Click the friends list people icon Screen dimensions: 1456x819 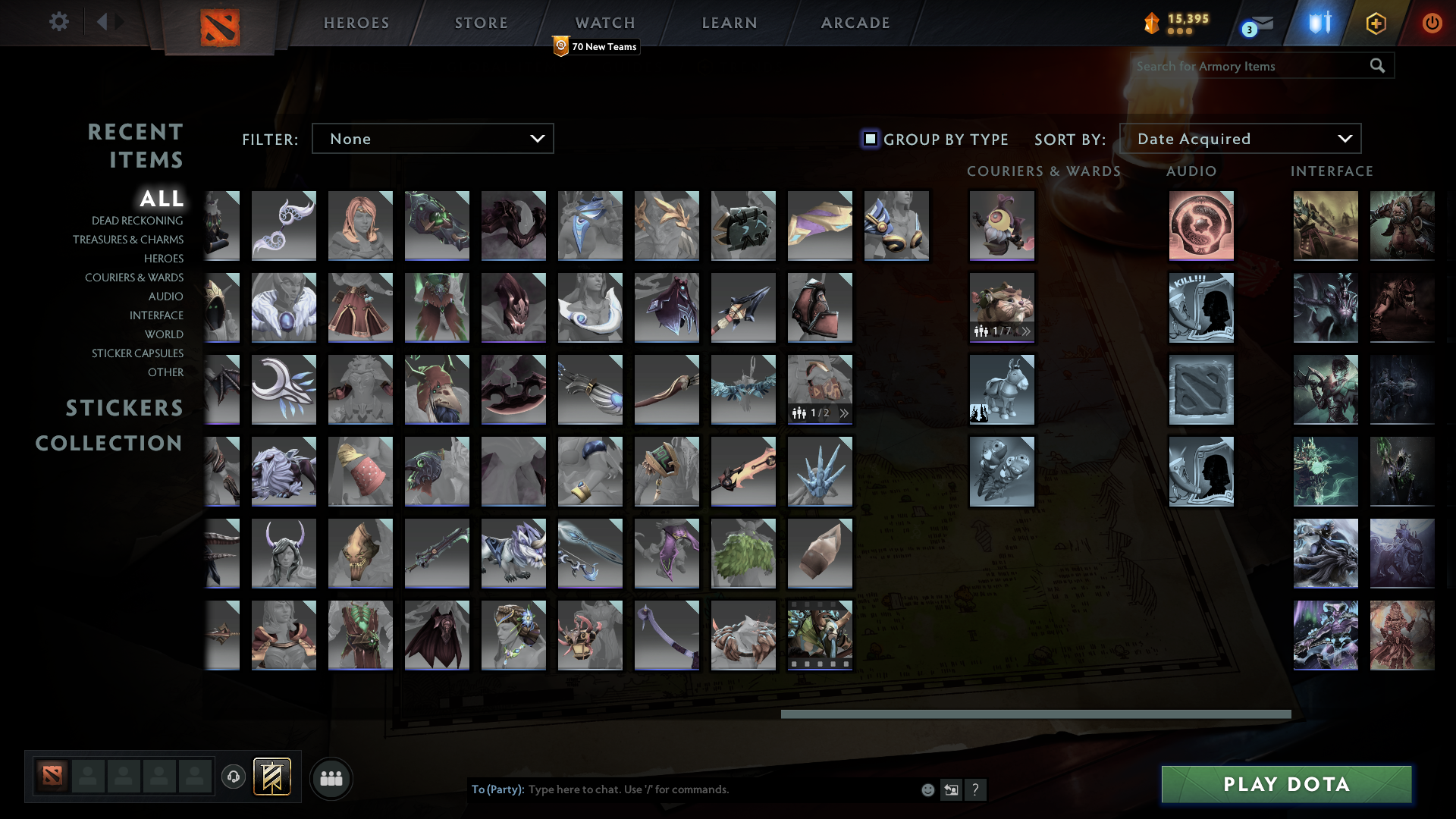tap(331, 778)
